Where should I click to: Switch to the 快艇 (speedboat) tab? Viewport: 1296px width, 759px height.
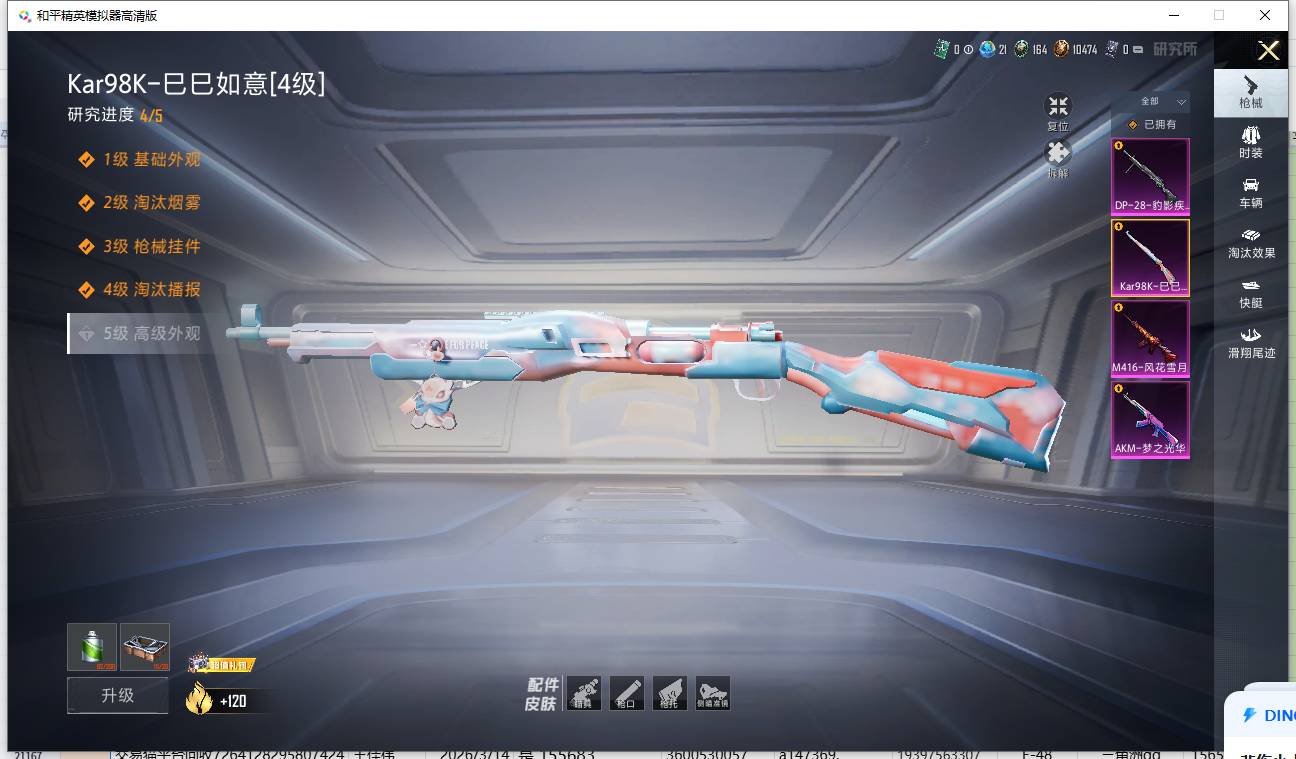point(1250,293)
